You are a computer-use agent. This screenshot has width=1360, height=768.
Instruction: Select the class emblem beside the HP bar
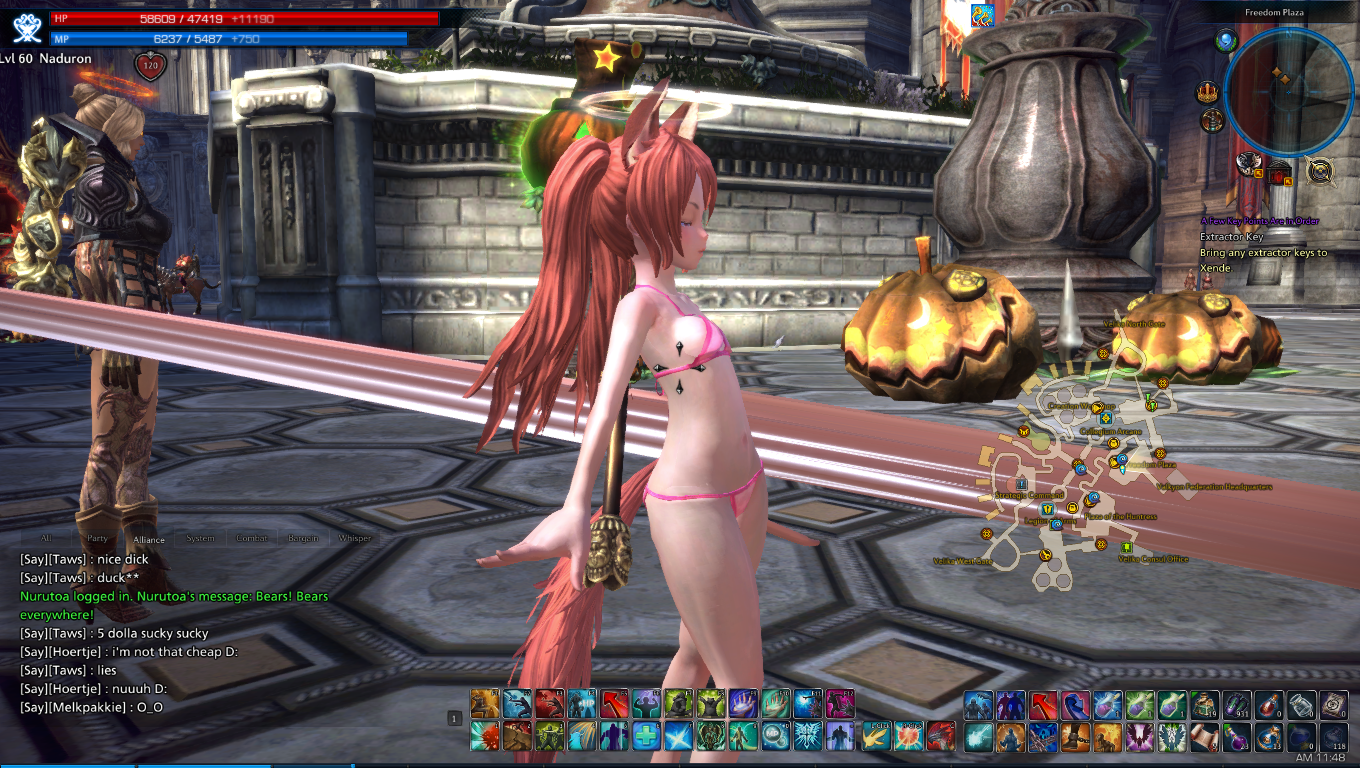(x=28, y=26)
